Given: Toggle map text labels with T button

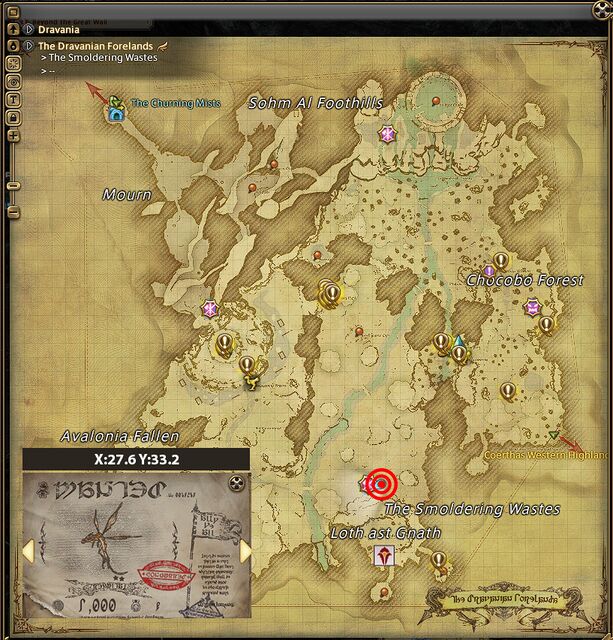Looking at the screenshot, I should [x=14, y=98].
